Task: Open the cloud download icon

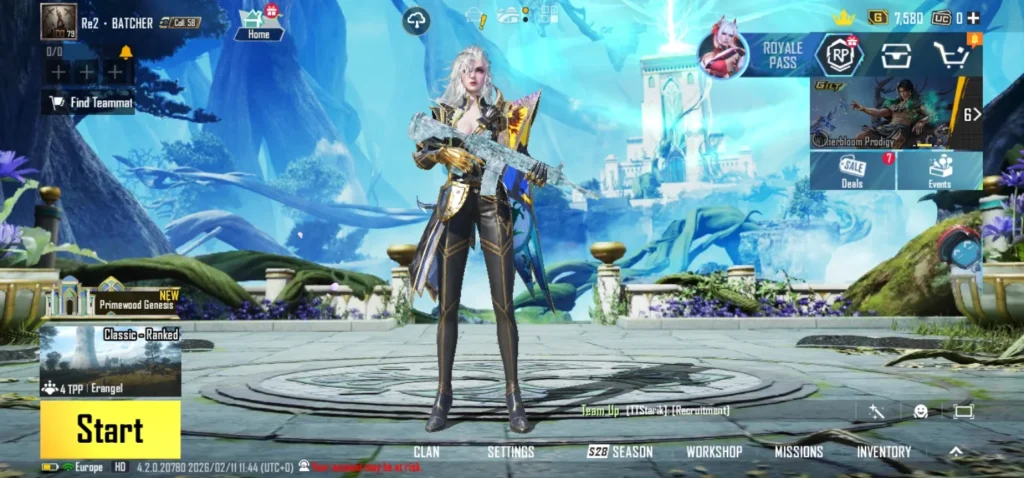Action: [416, 21]
